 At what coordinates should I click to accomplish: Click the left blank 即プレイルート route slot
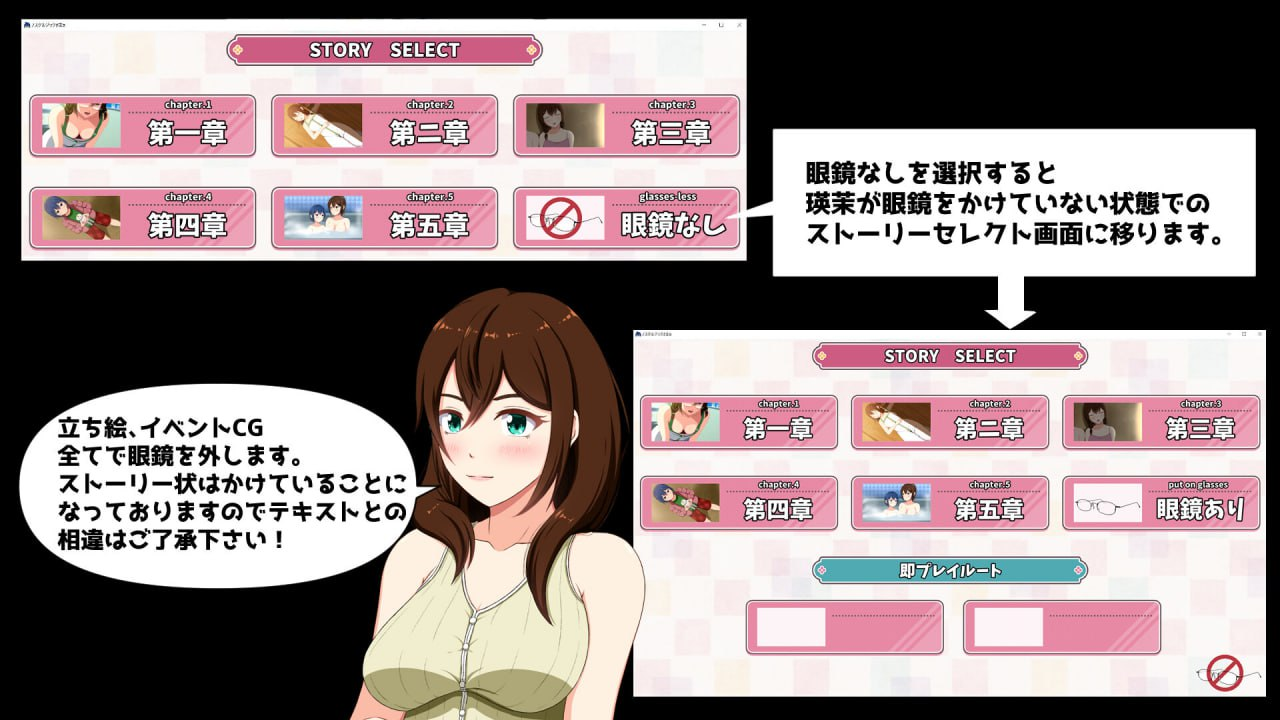point(845,628)
